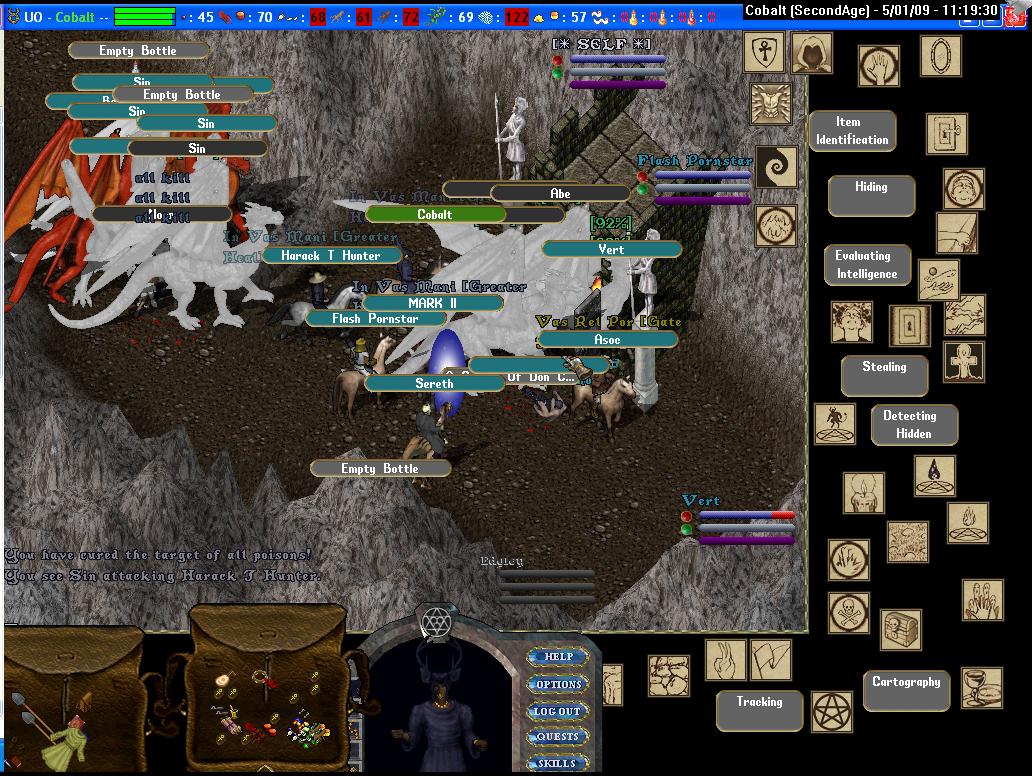Screen dimensions: 1032x776
Task: Activate the Stealing skill button
Action: pyautogui.click(x=884, y=375)
